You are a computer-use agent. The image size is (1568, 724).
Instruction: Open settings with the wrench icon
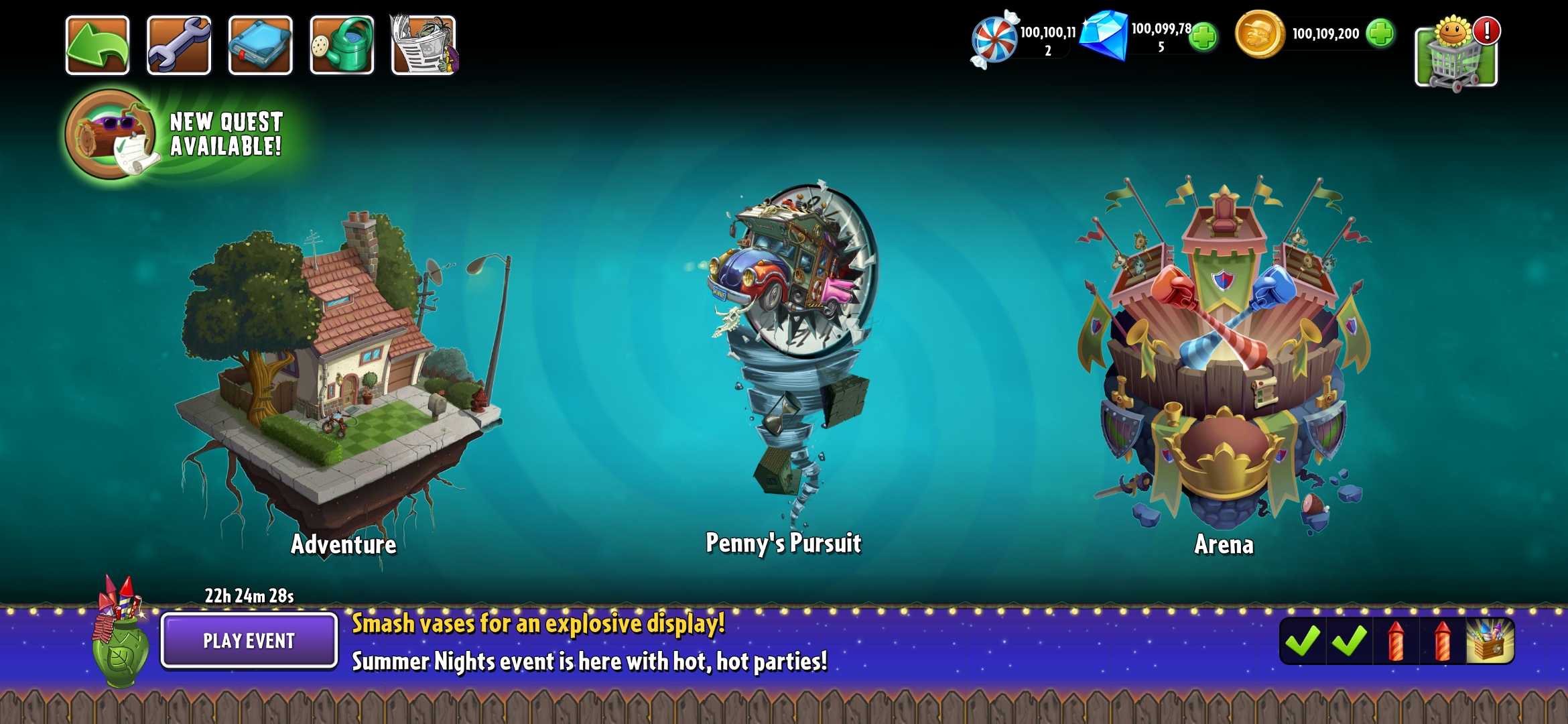[180, 46]
